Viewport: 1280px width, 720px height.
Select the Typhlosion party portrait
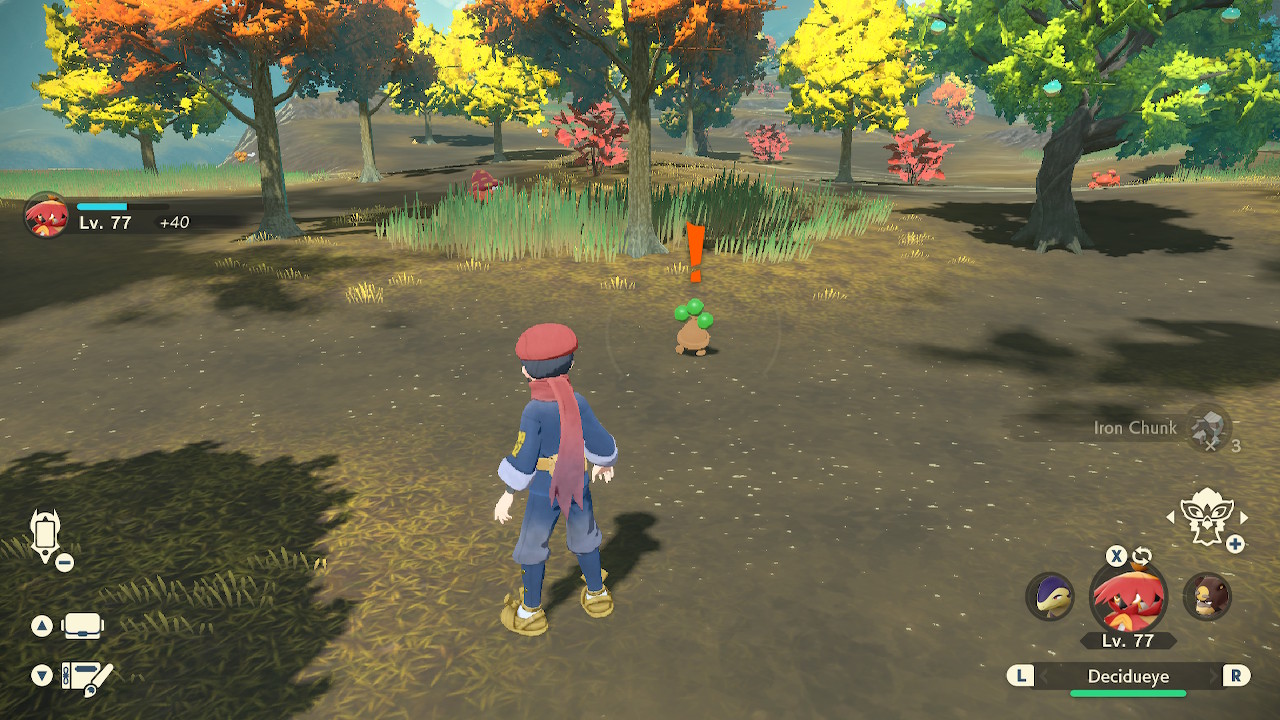click(x=1050, y=598)
